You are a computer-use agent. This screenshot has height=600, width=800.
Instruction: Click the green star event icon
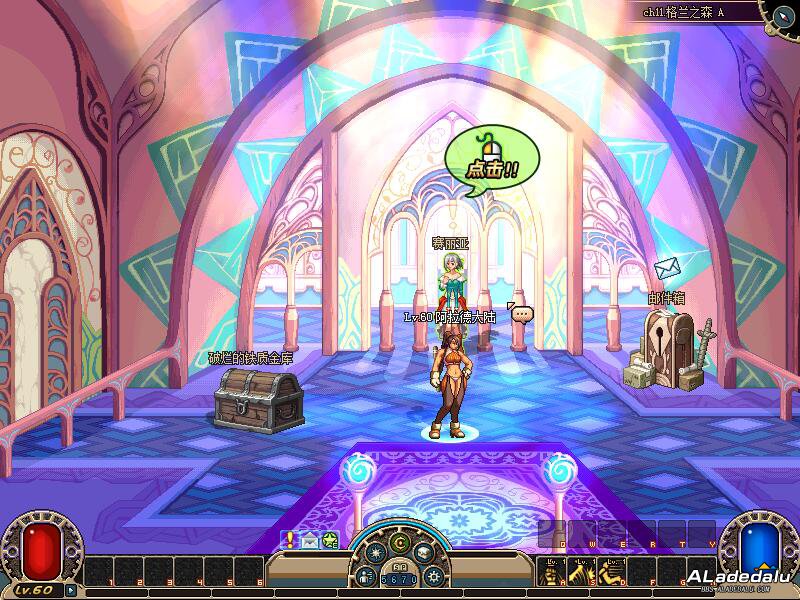tap(329, 540)
